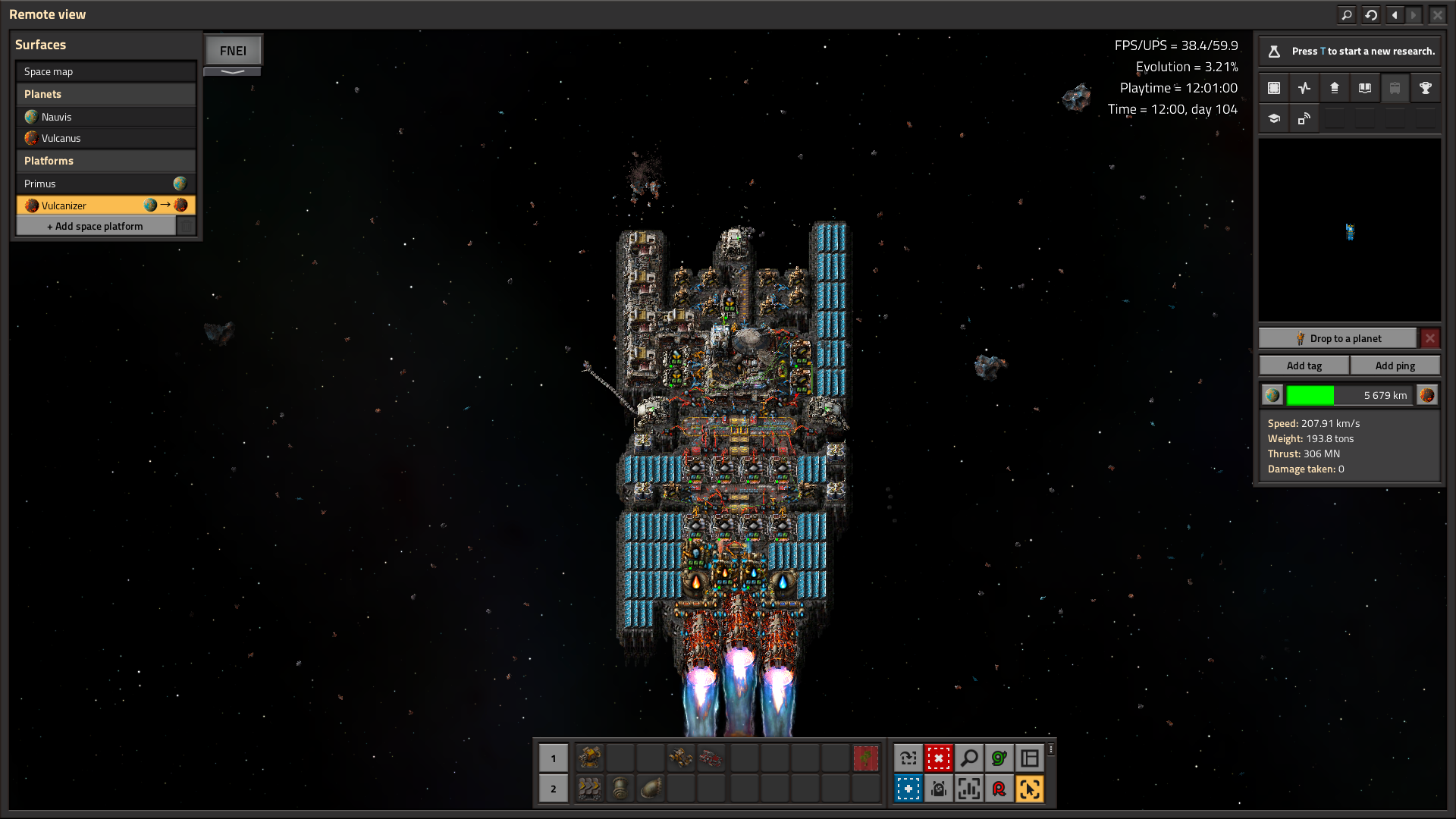1456x819 pixels.
Task: Select the blue blueprint tool
Action: tap(908, 789)
